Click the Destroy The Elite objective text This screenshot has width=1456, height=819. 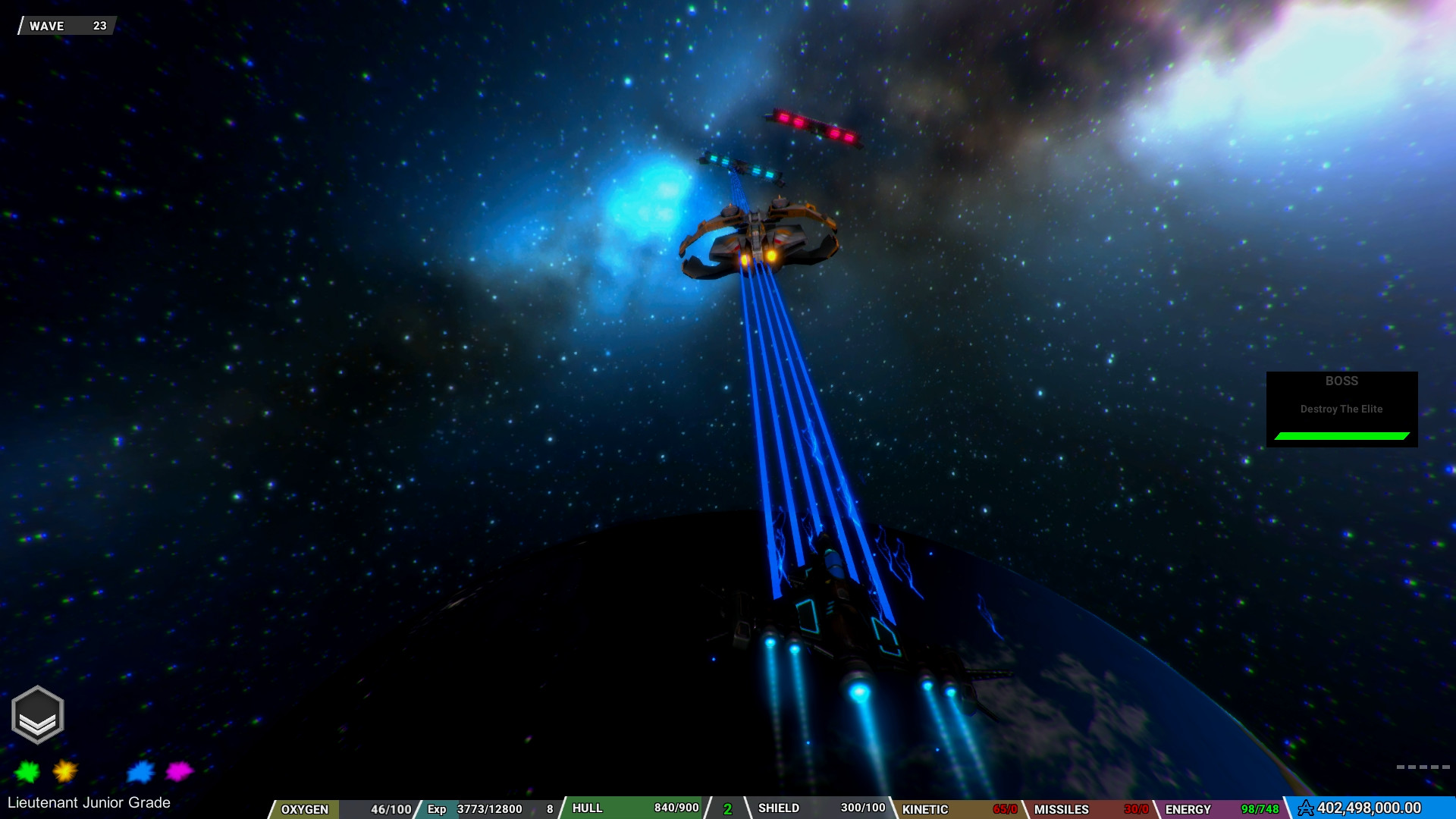click(x=1341, y=409)
